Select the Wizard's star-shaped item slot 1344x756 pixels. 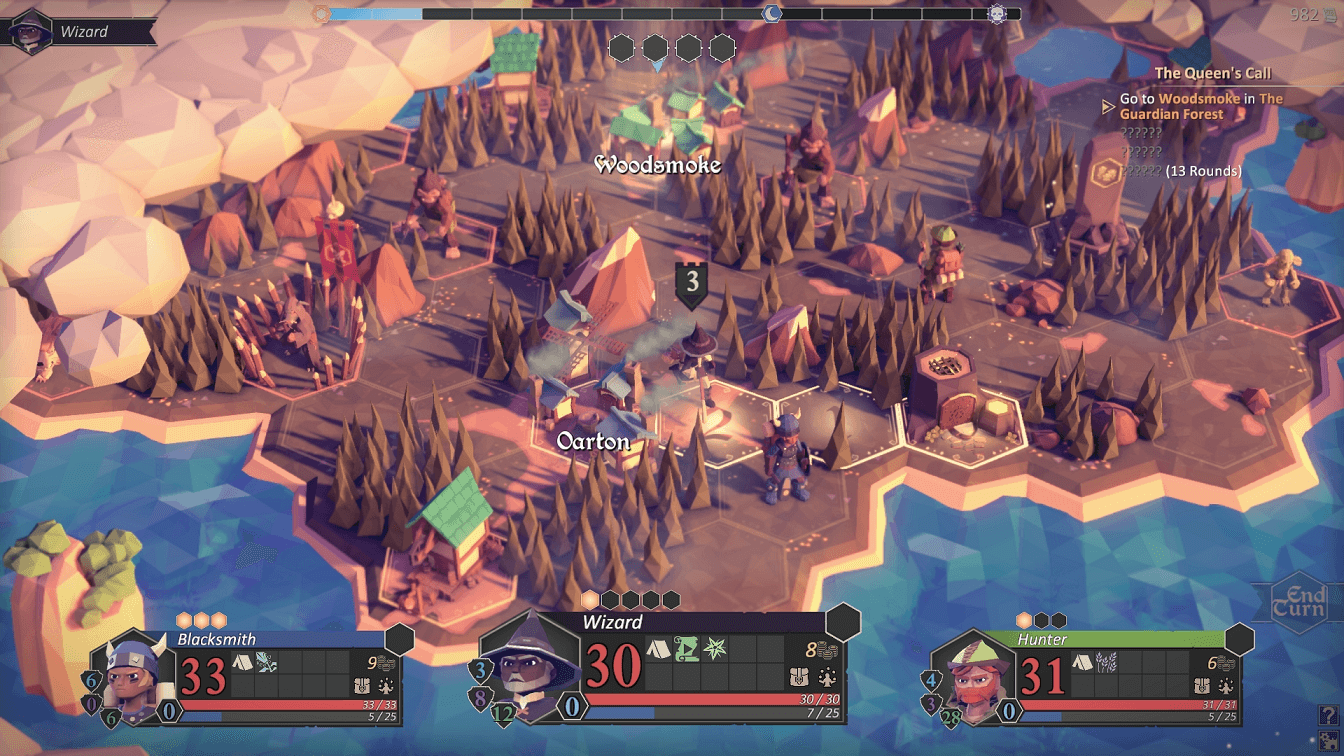(714, 649)
